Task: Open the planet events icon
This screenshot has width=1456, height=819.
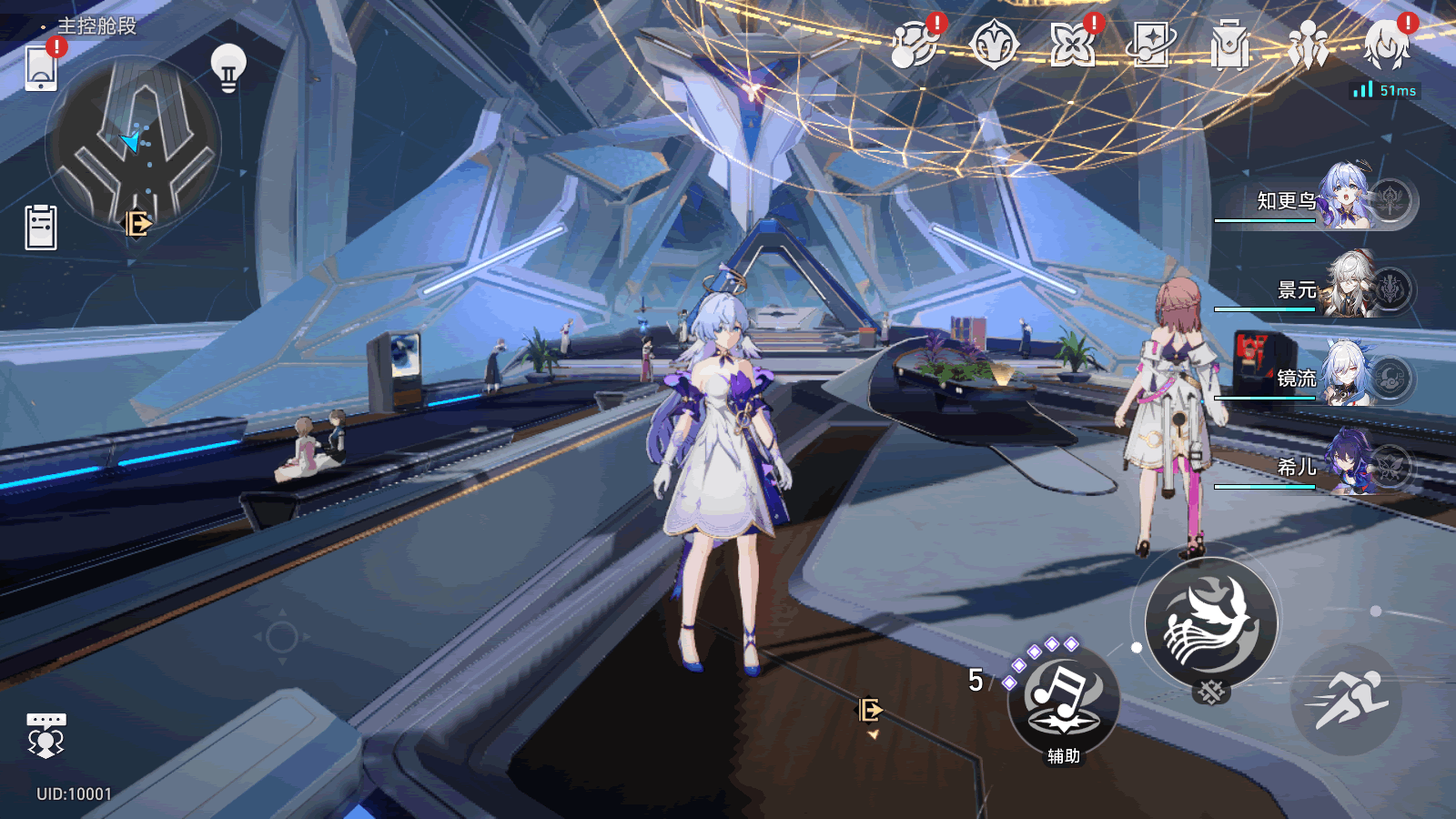Action: [x=915, y=45]
